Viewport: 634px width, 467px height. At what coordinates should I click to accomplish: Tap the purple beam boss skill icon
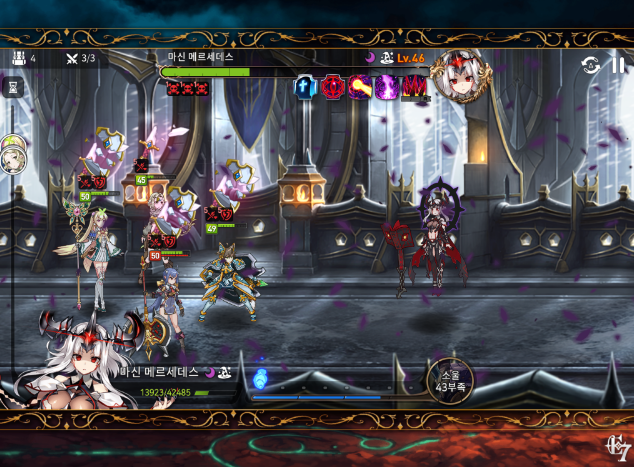pos(359,86)
